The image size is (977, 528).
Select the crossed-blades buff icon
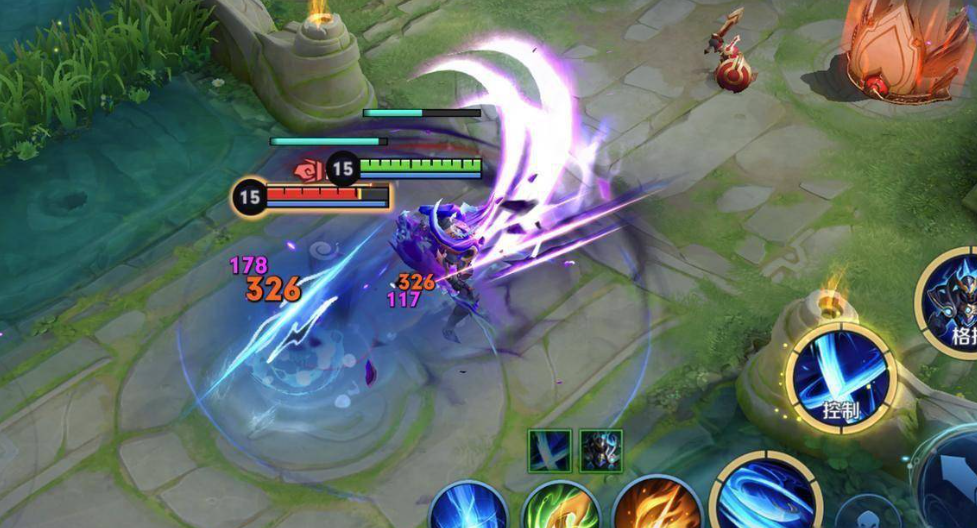550,450
